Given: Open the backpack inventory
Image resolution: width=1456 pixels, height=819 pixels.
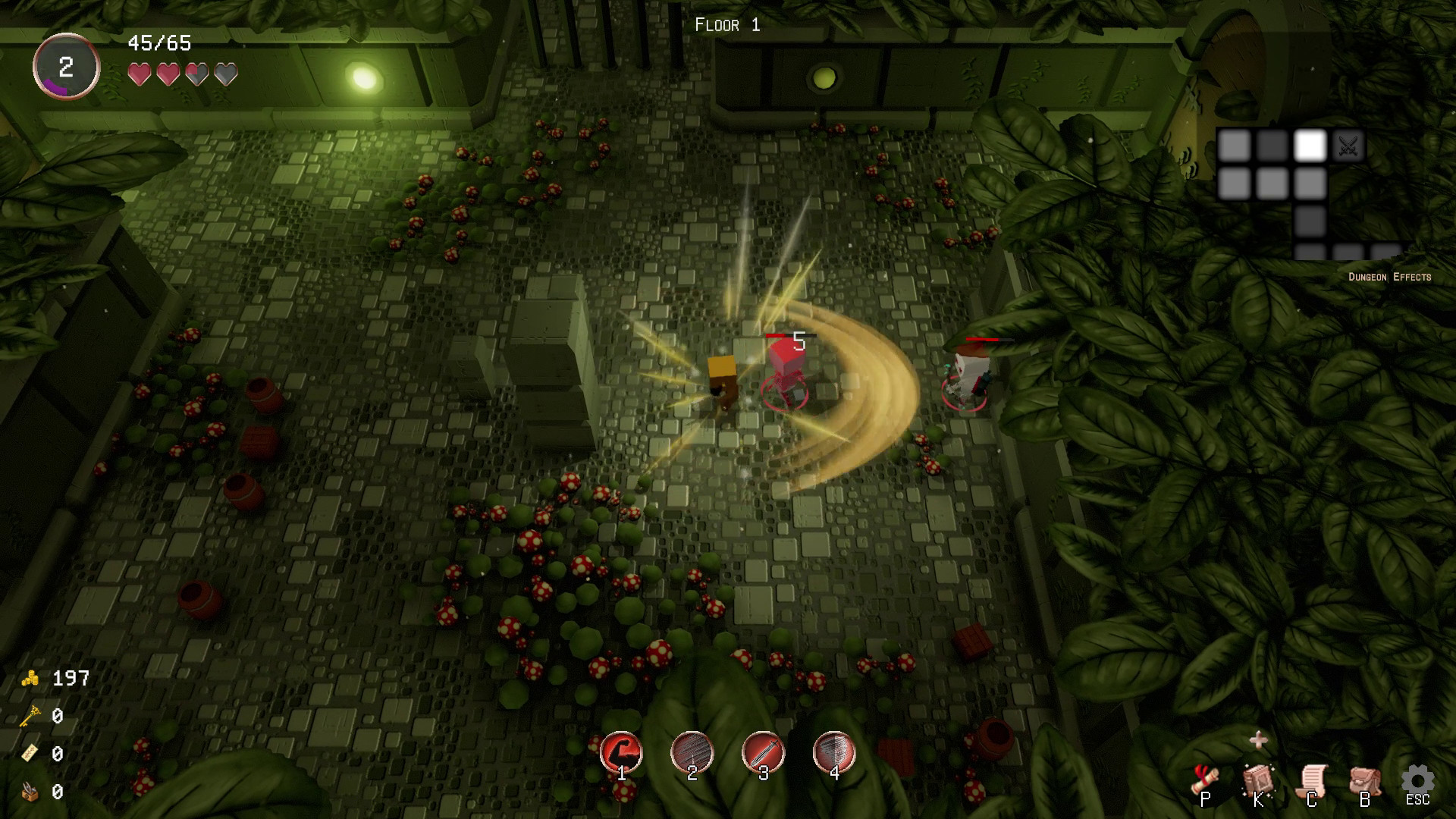Looking at the screenshot, I should click(x=1364, y=781).
